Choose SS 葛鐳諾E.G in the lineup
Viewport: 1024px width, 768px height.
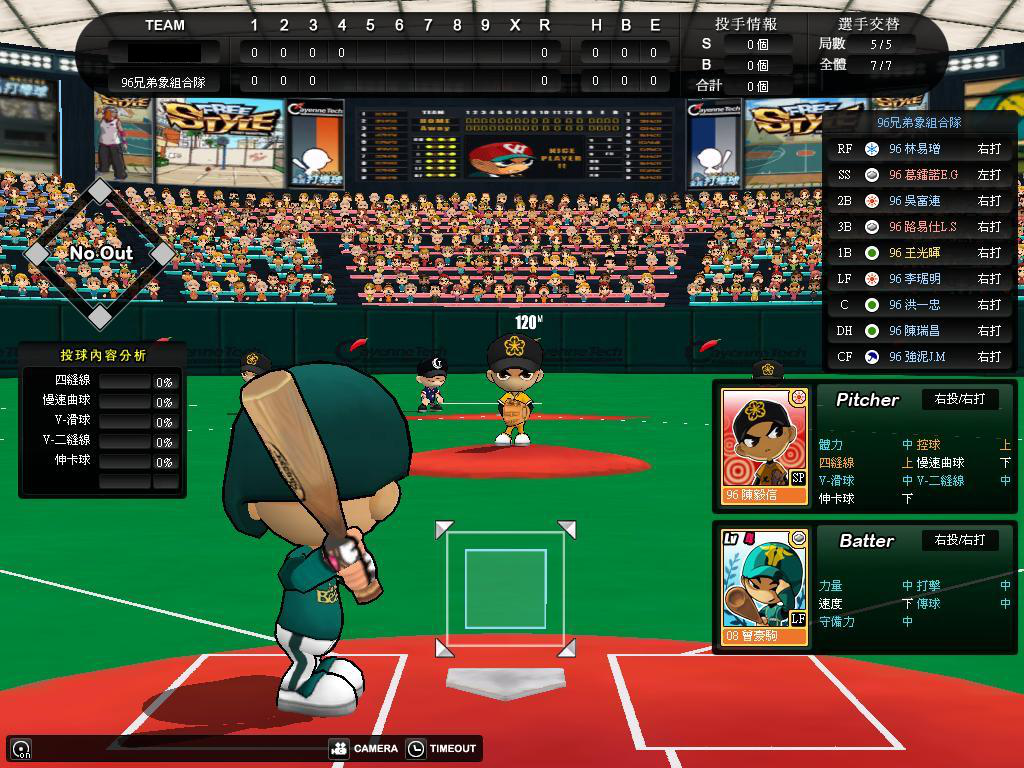918,175
